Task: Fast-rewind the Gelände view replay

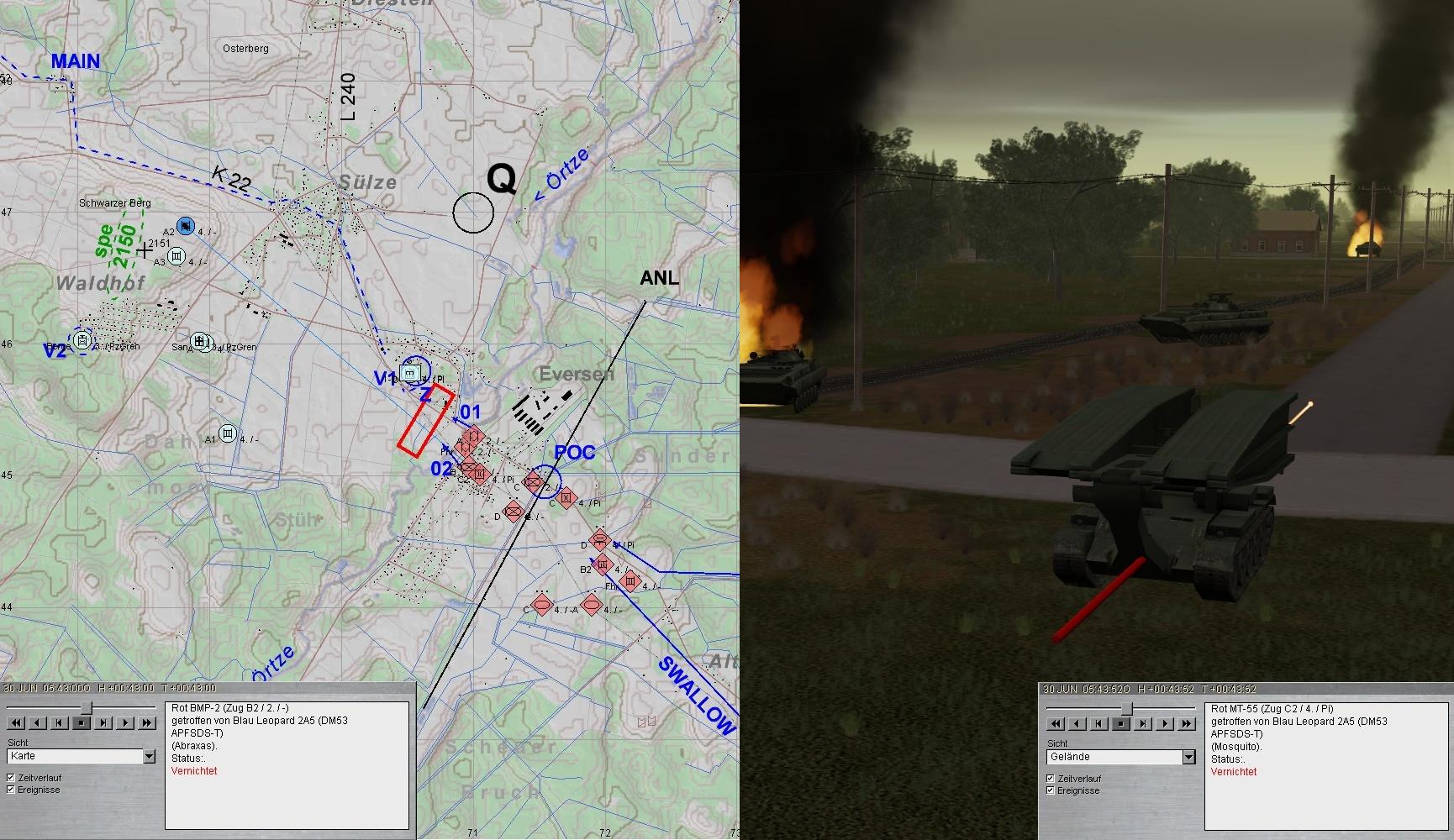Action: tap(1056, 723)
